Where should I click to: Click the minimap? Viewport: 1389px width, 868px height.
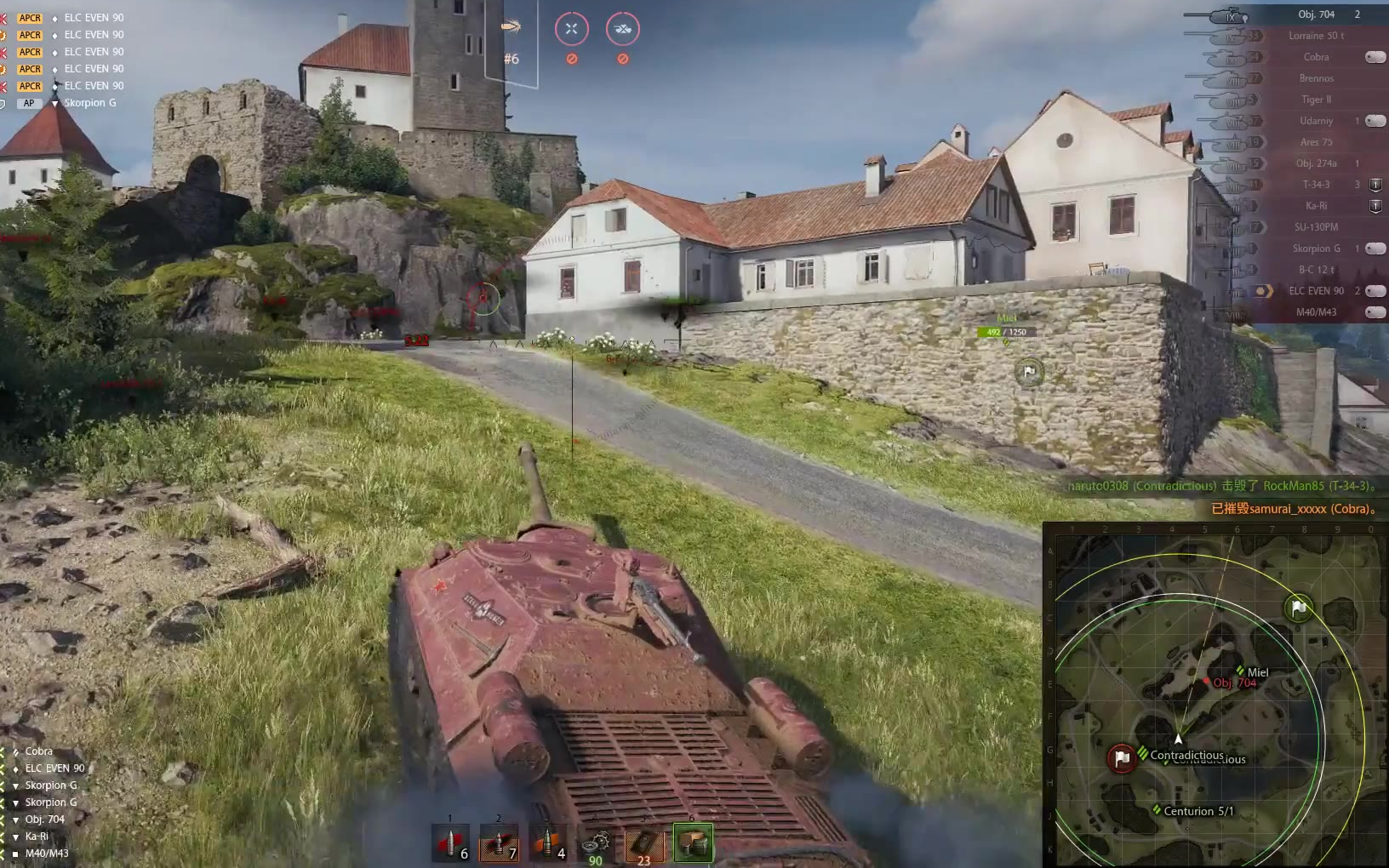(1214, 694)
